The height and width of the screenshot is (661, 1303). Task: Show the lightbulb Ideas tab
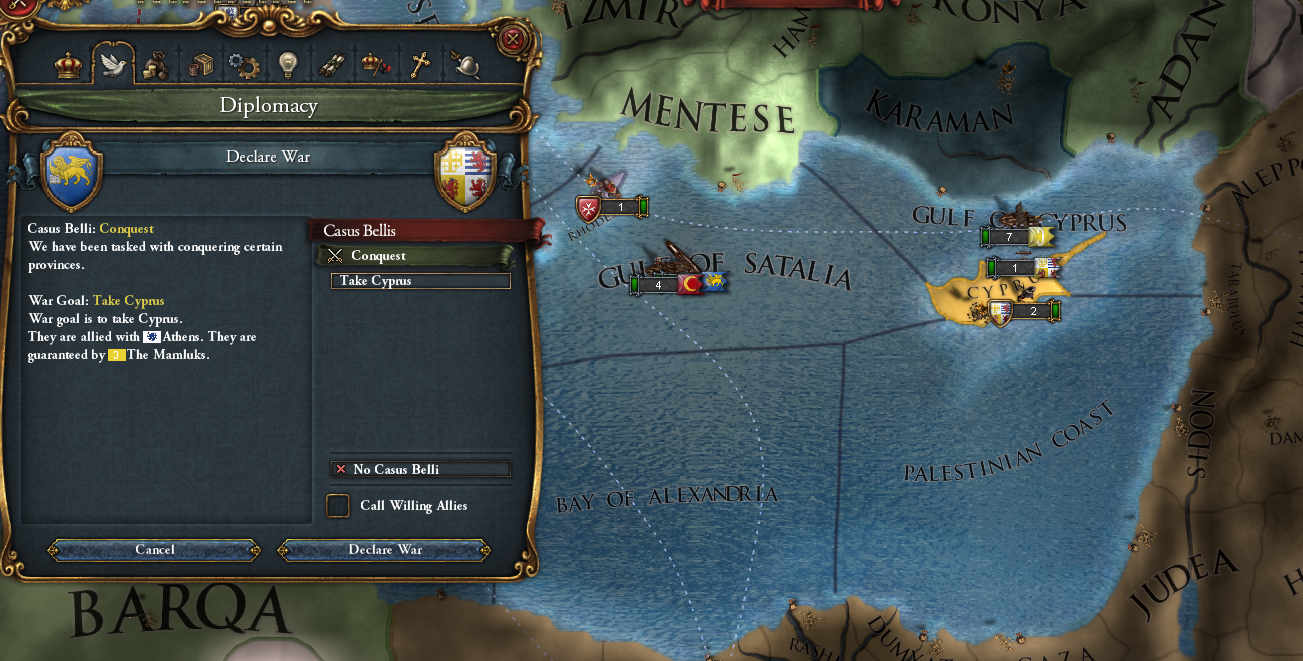click(x=287, y=65)
